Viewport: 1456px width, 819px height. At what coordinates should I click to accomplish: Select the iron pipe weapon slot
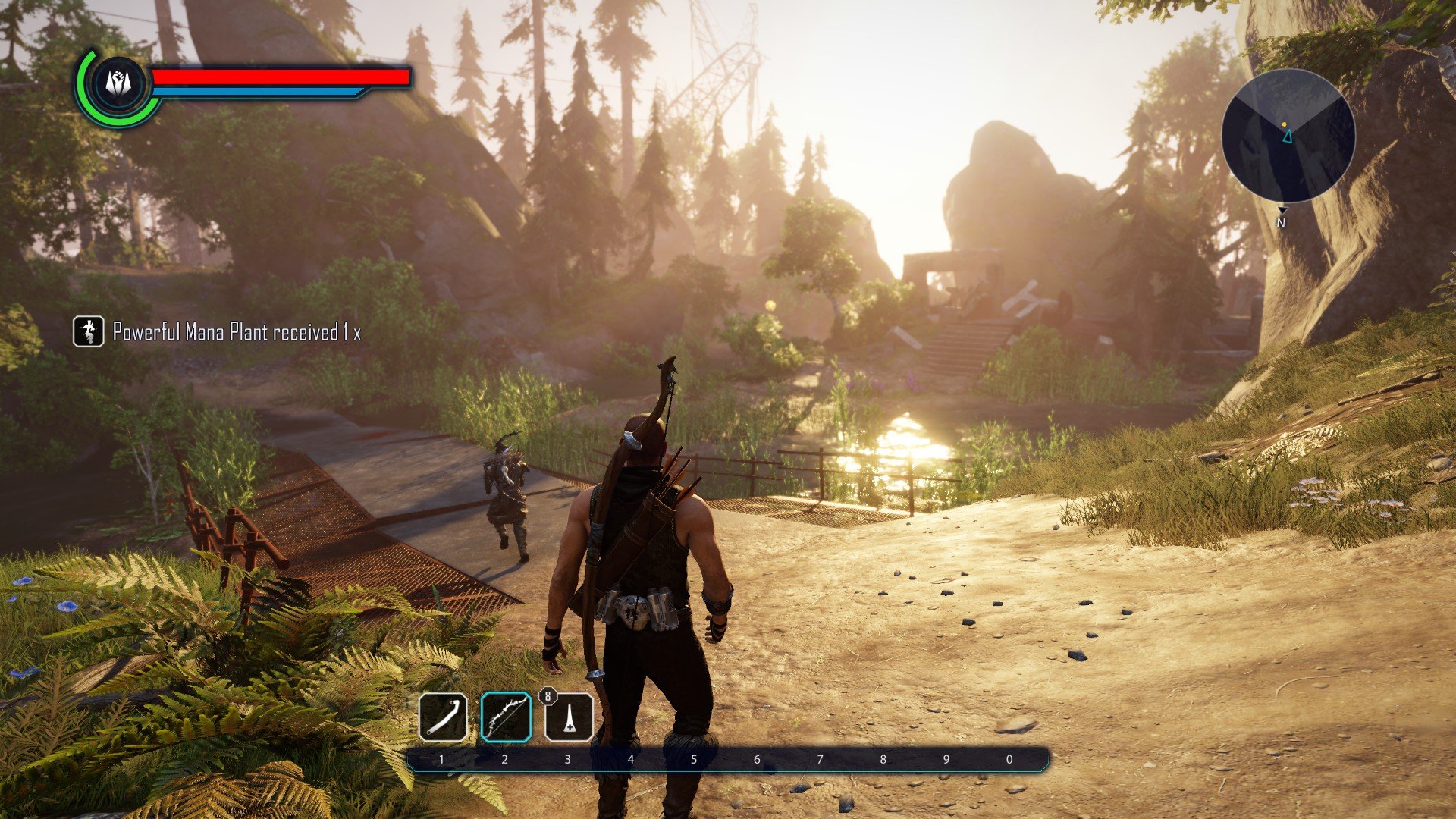click(x=443, y=717)
